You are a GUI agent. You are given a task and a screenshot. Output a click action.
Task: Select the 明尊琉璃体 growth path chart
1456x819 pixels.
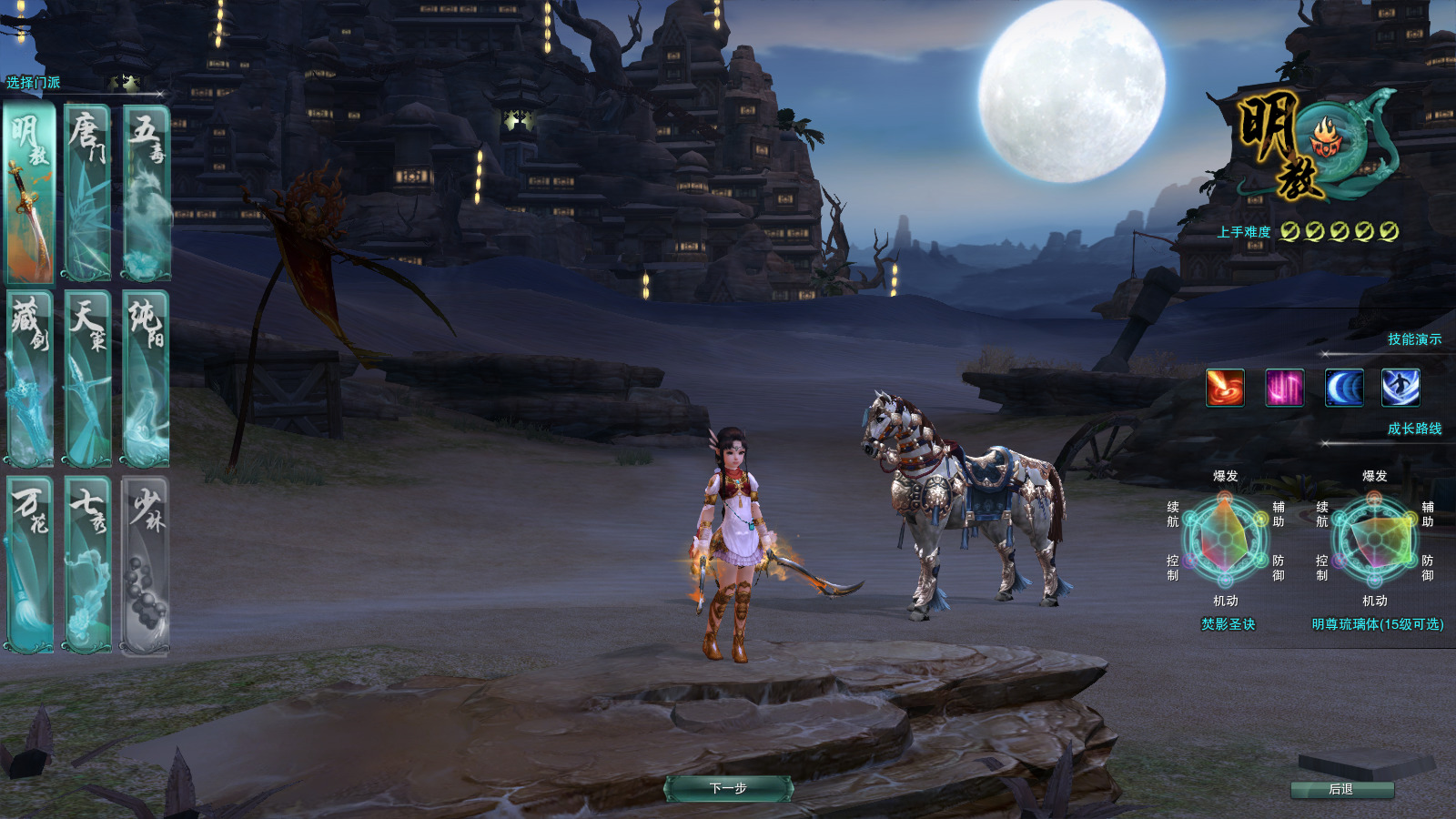click(x=1375, y=541)
